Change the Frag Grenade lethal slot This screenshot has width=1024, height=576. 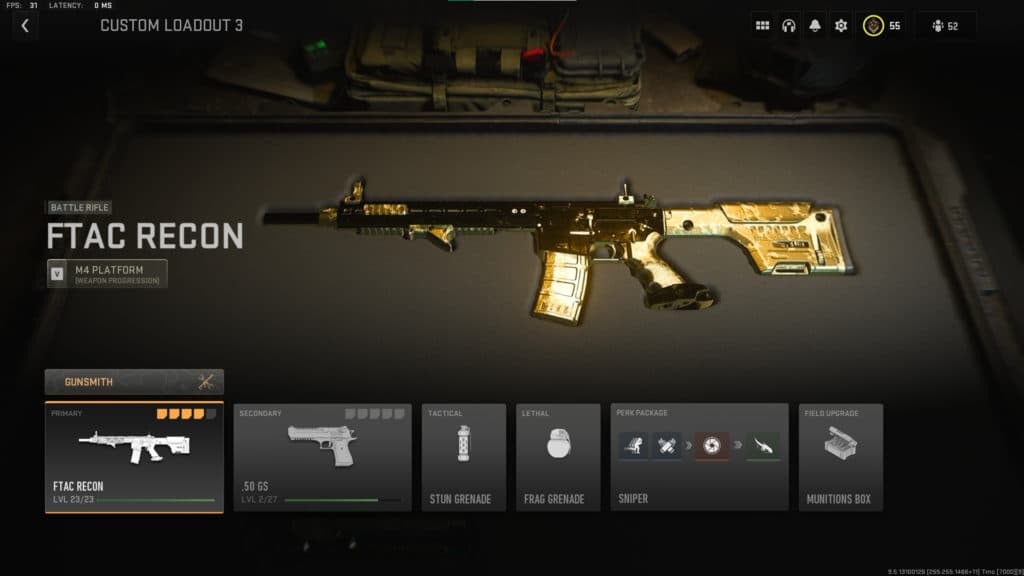click(x=558, y=457)
